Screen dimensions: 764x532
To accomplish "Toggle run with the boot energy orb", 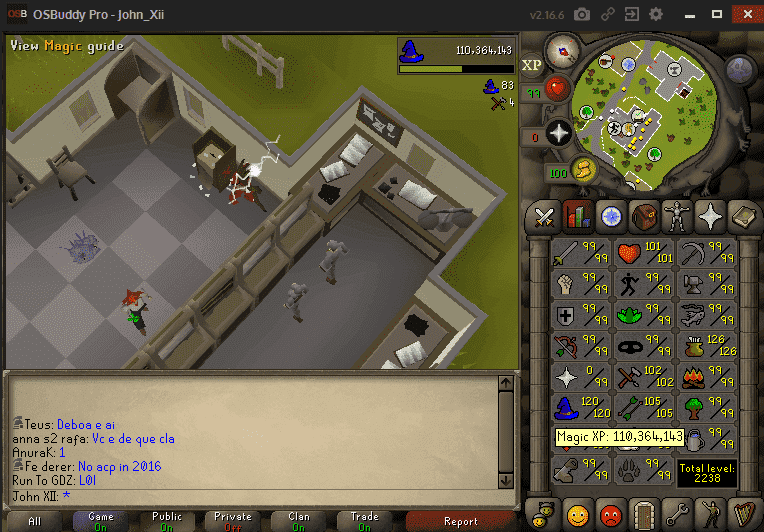I will (583, 170).
